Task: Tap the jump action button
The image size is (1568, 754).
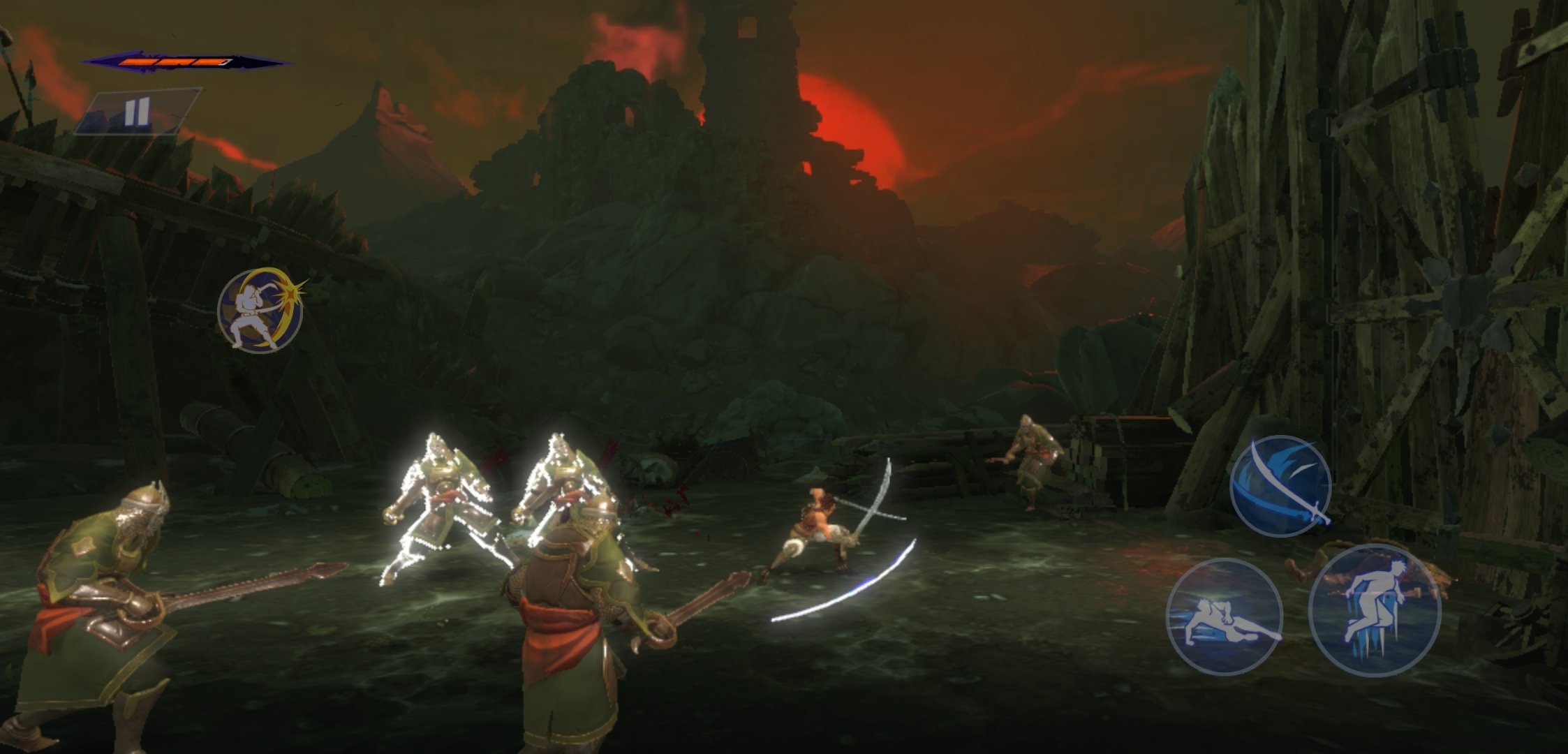Action: tap(1373, 609)
